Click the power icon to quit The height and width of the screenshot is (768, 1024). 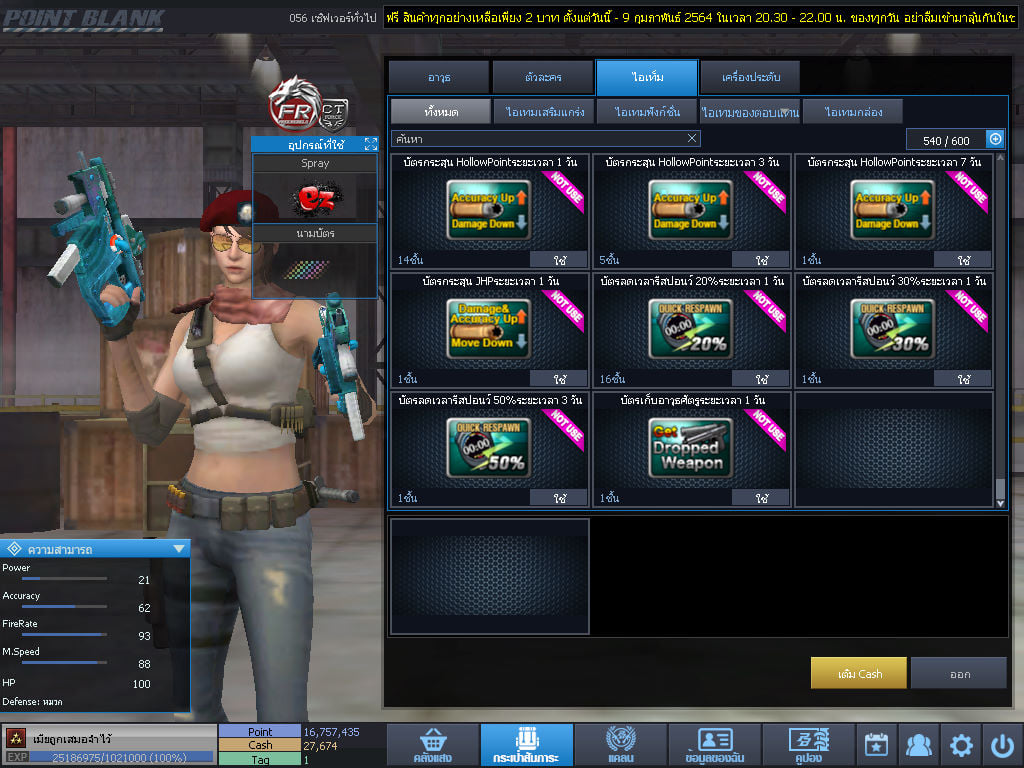[1002, 745]
